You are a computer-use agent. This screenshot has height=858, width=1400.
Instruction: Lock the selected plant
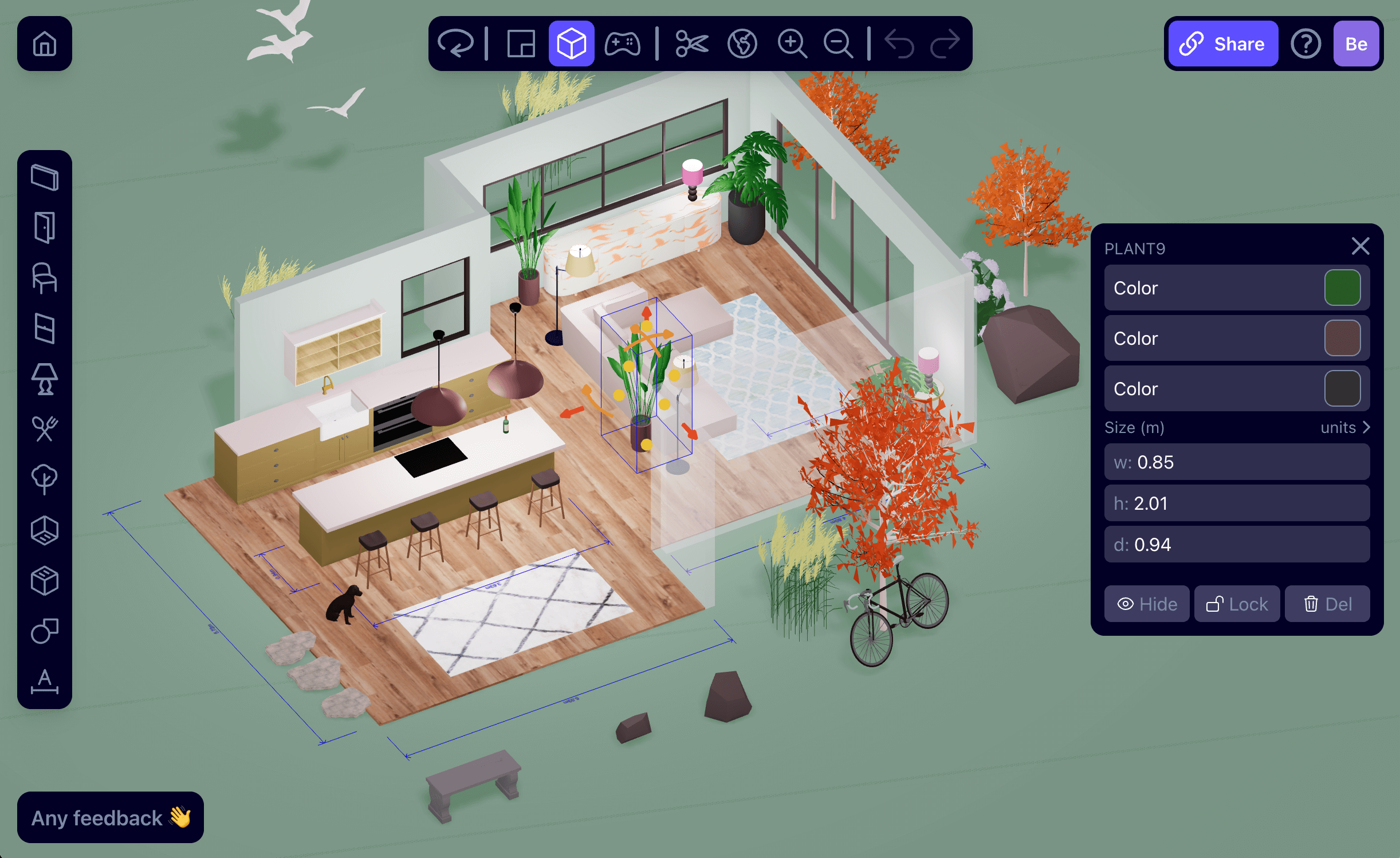pos(1237,604)
